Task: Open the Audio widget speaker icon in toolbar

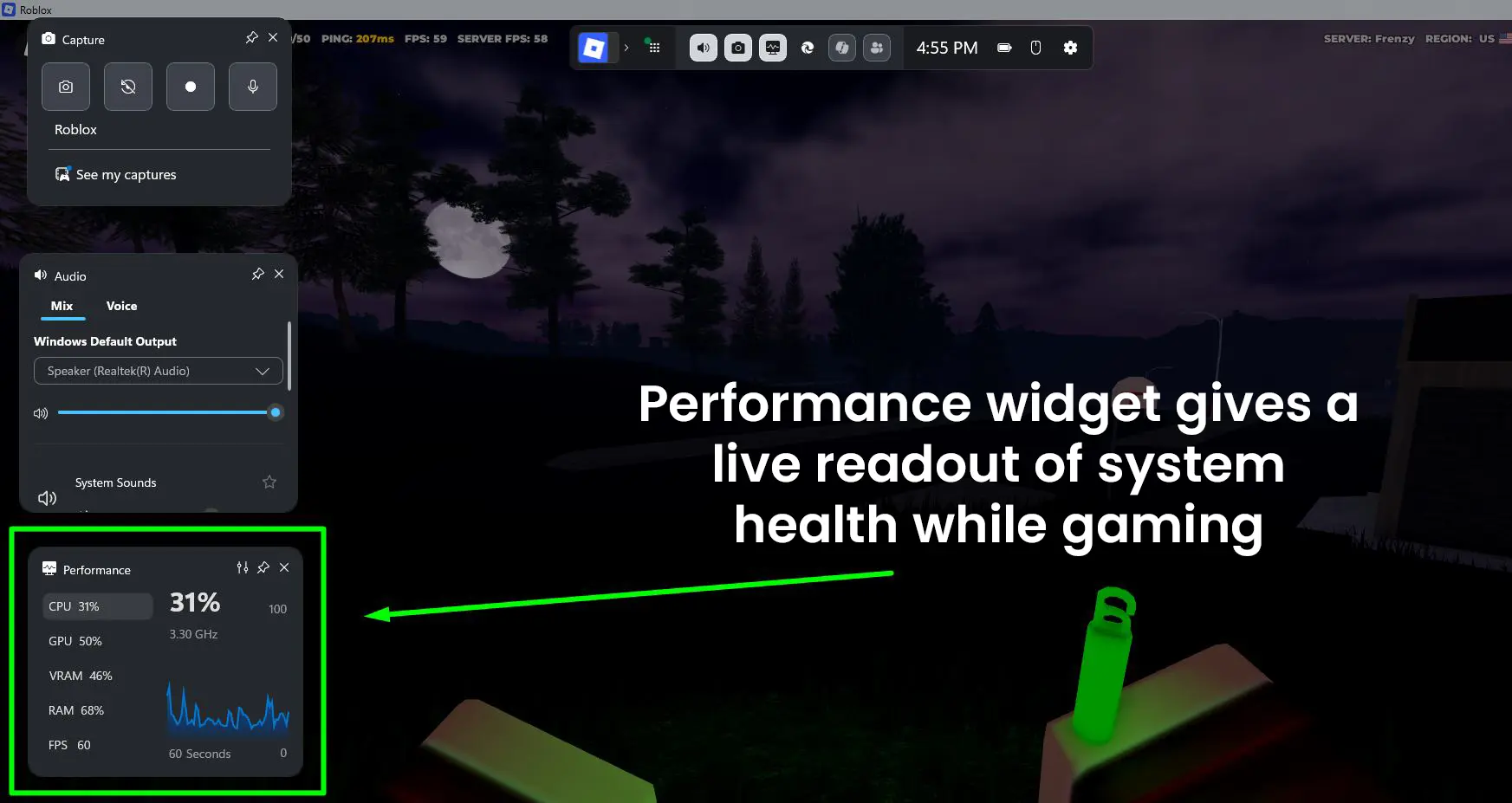Action: tap(703, 48)
